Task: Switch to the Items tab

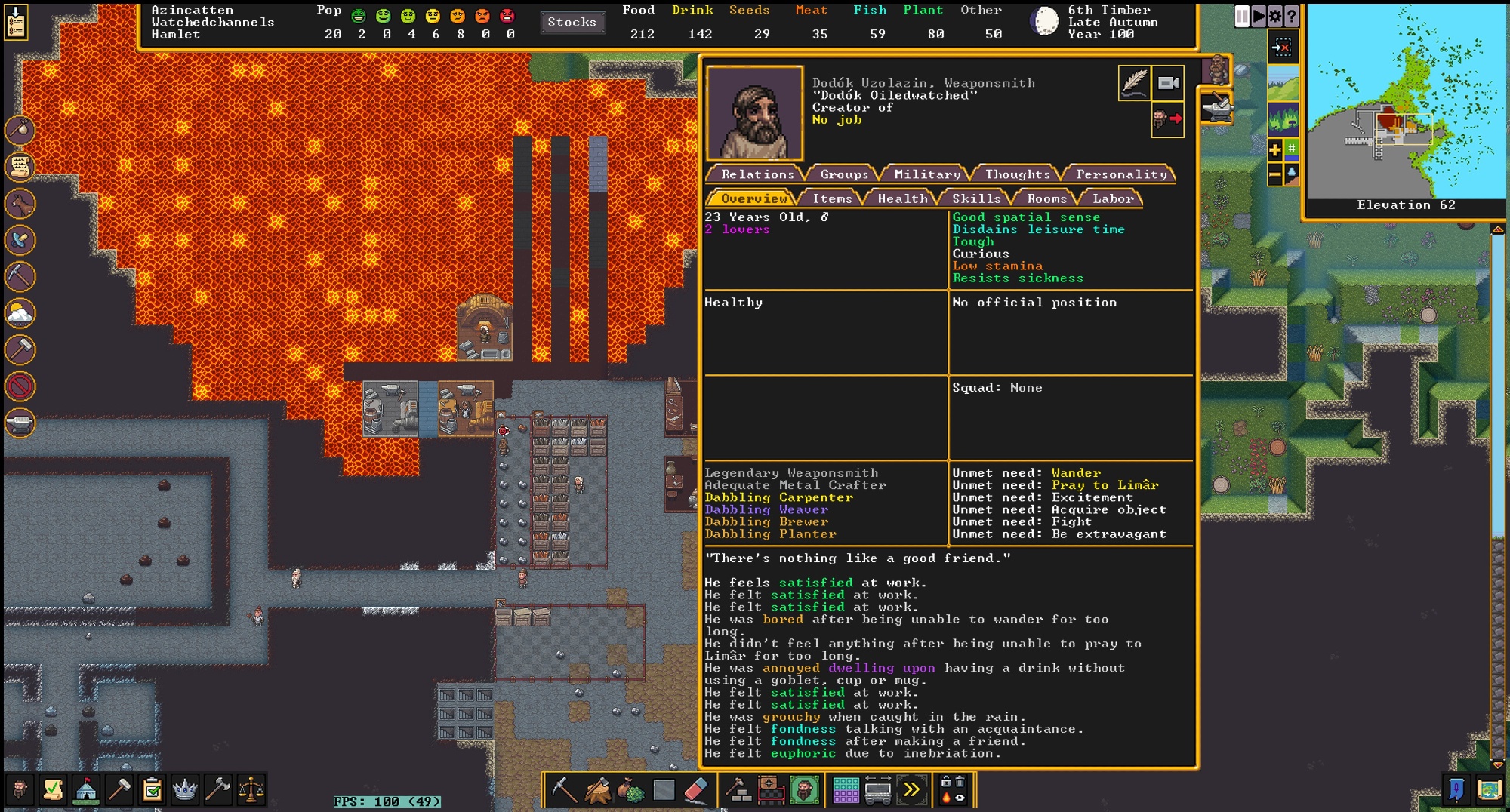Action: (x=831, y=198)
